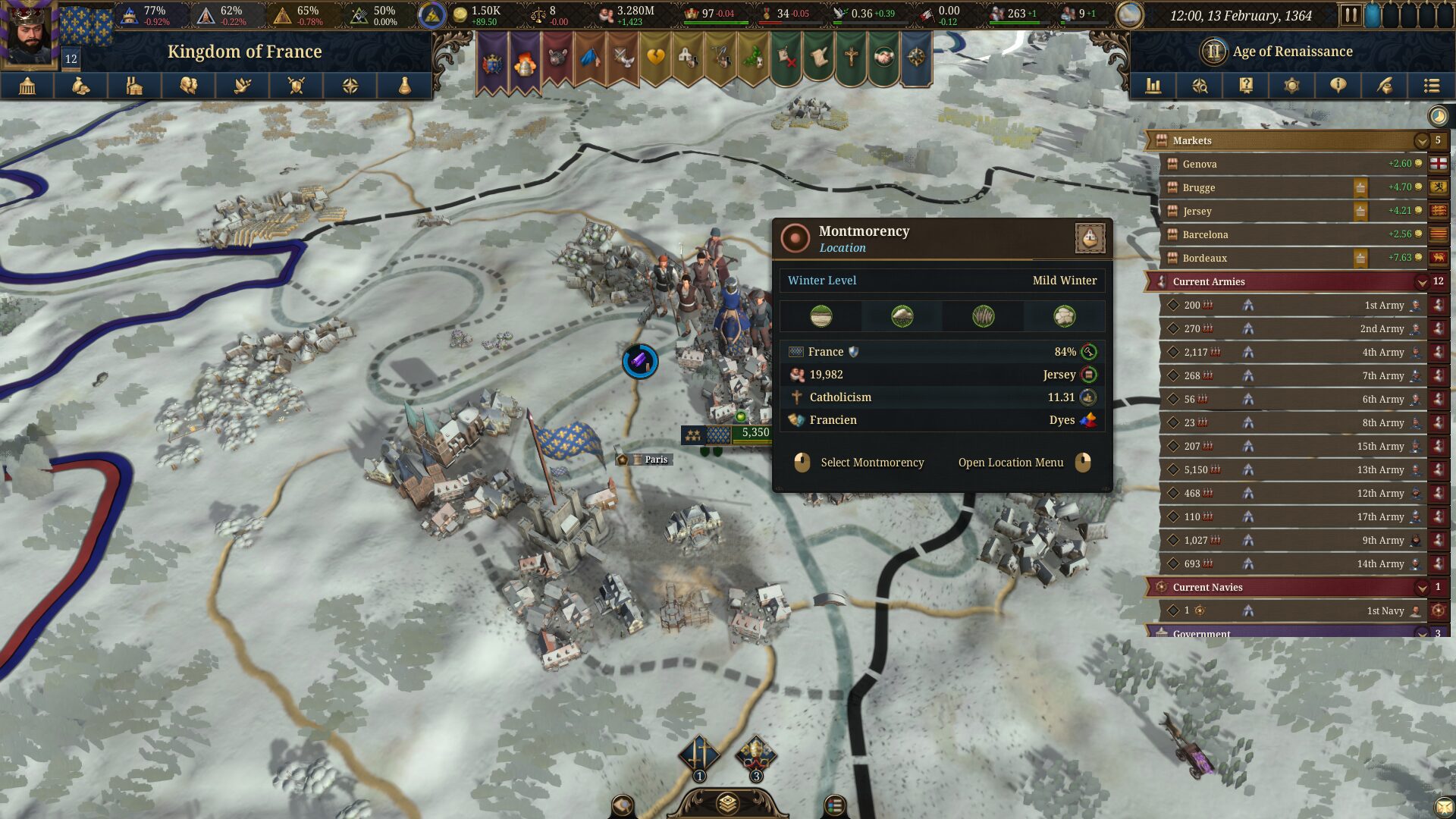
Task: Collapse the Current Armies list
Action: [1421, 281]
